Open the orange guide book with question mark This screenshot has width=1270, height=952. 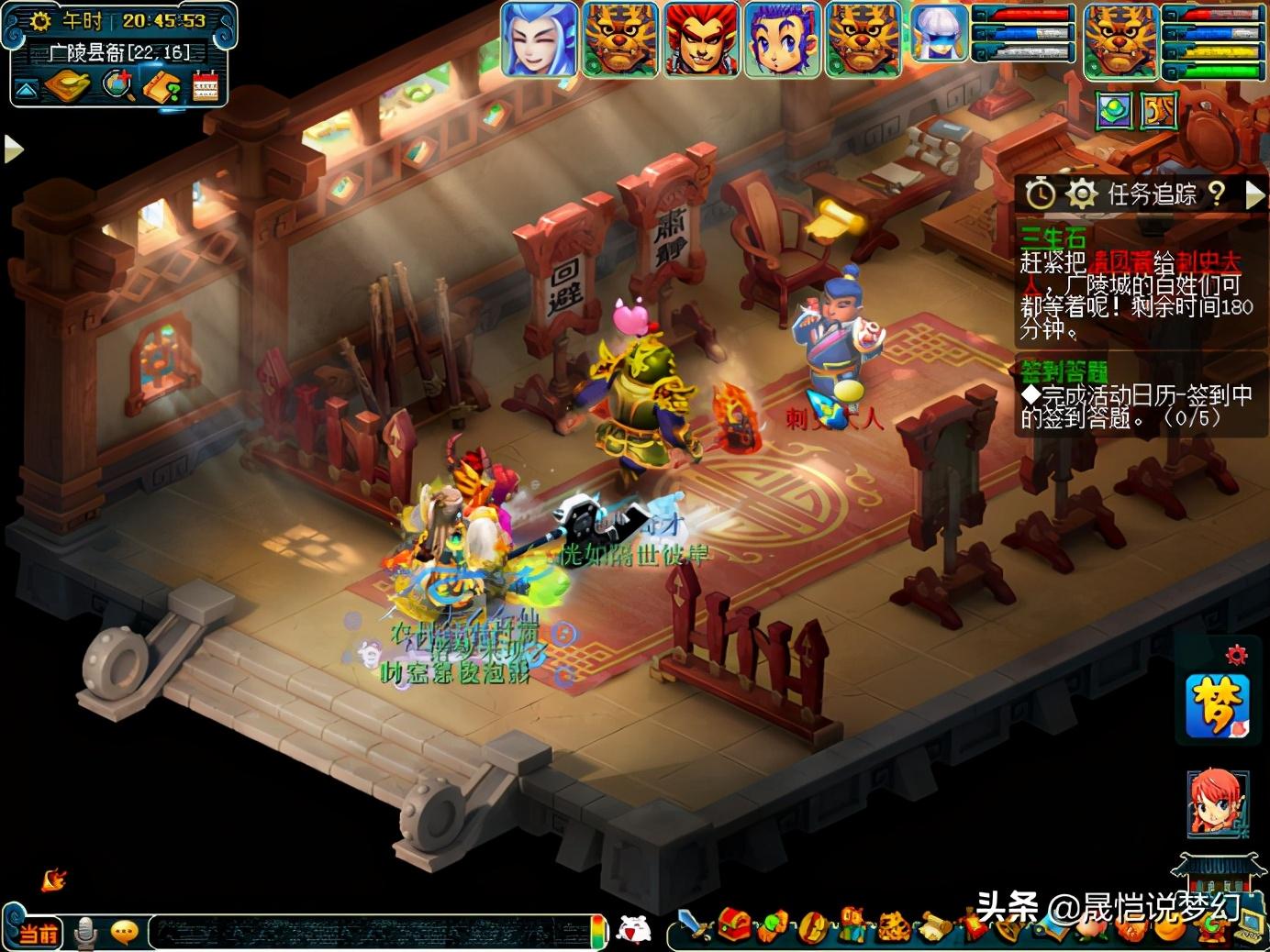point(163,87)
